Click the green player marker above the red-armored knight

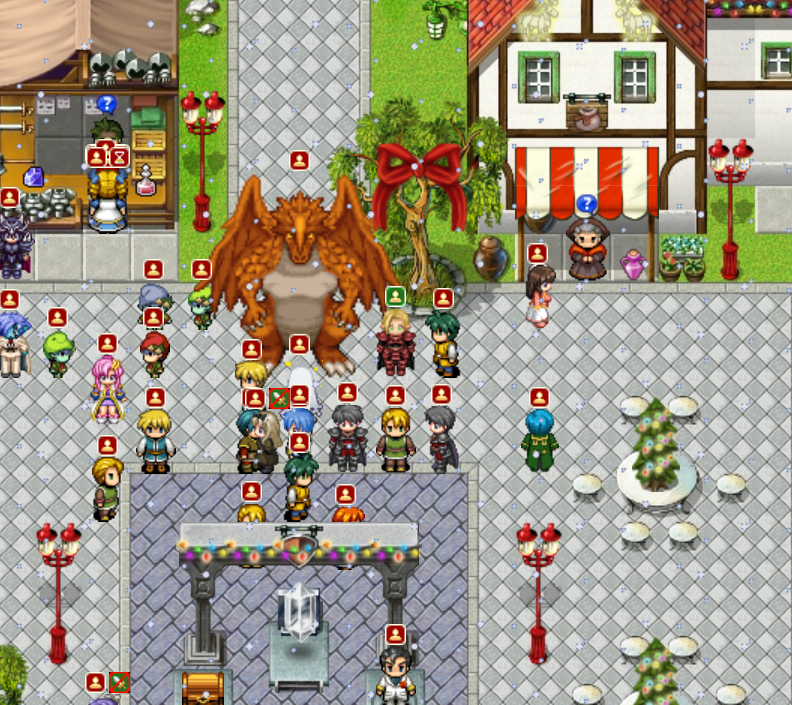point(395,297)
